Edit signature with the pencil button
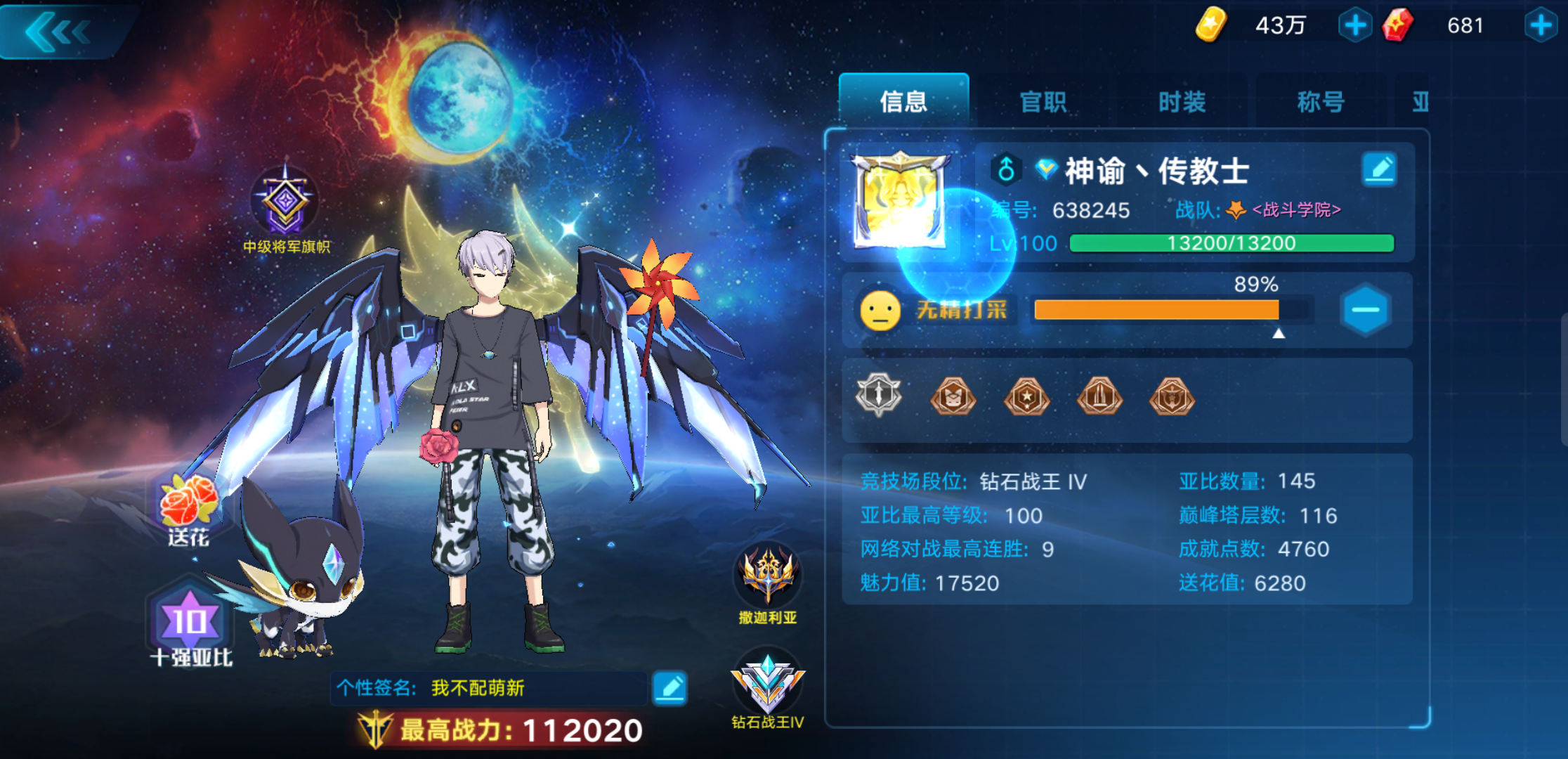 (671, 687)
